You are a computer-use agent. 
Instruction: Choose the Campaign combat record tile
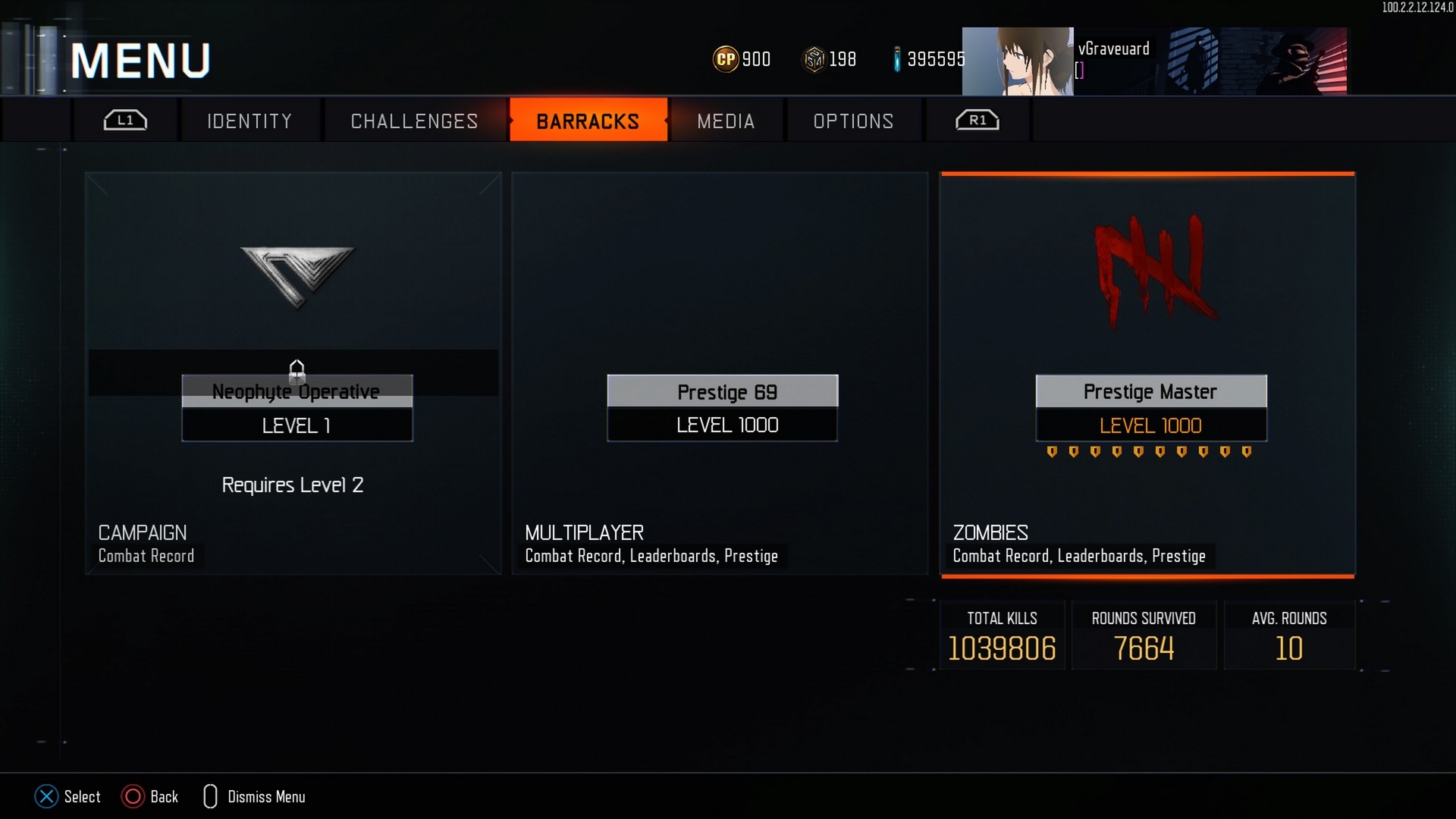(293, 373)
